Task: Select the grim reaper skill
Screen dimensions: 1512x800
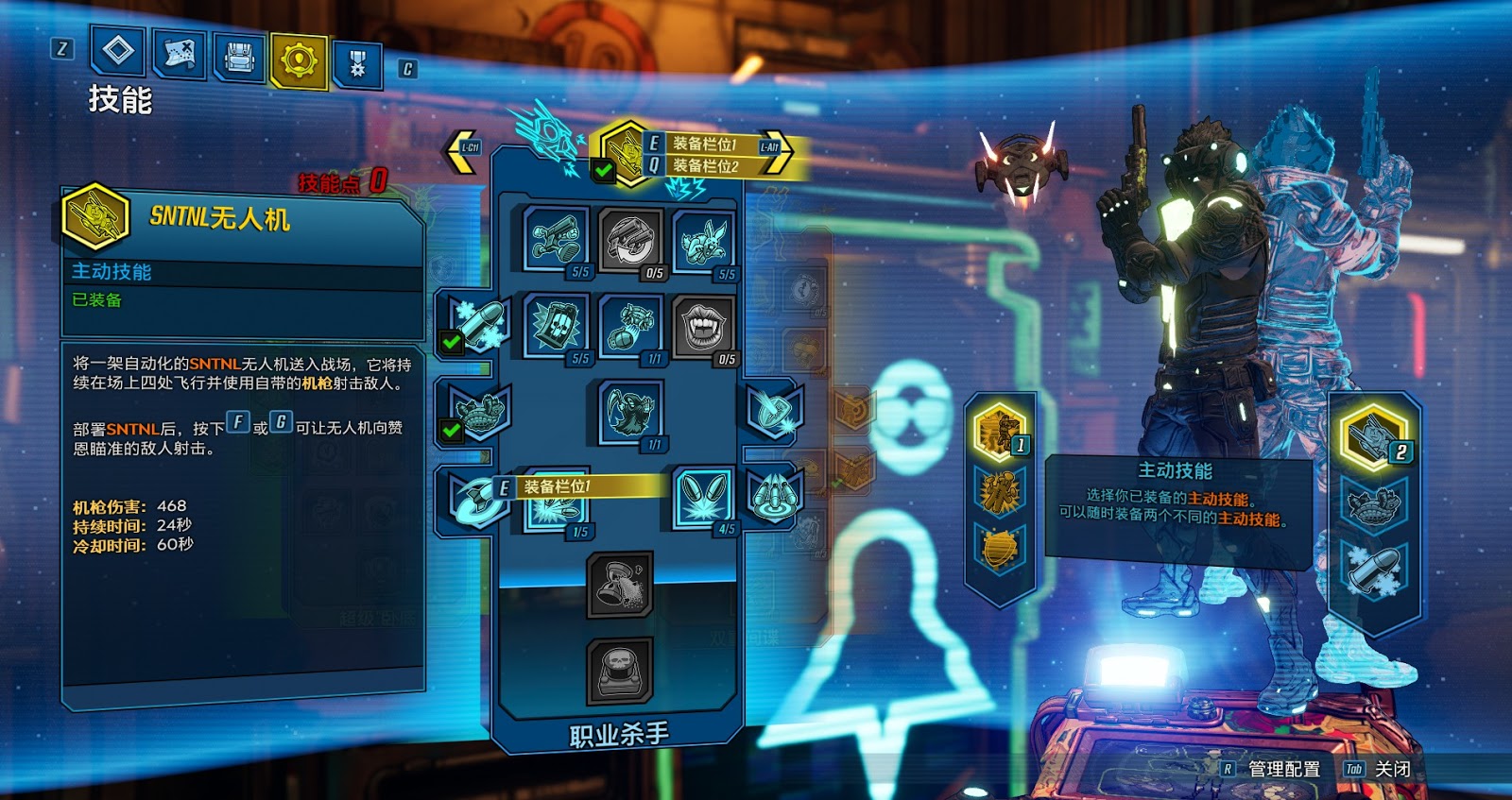Action: (x=630, y=411)
